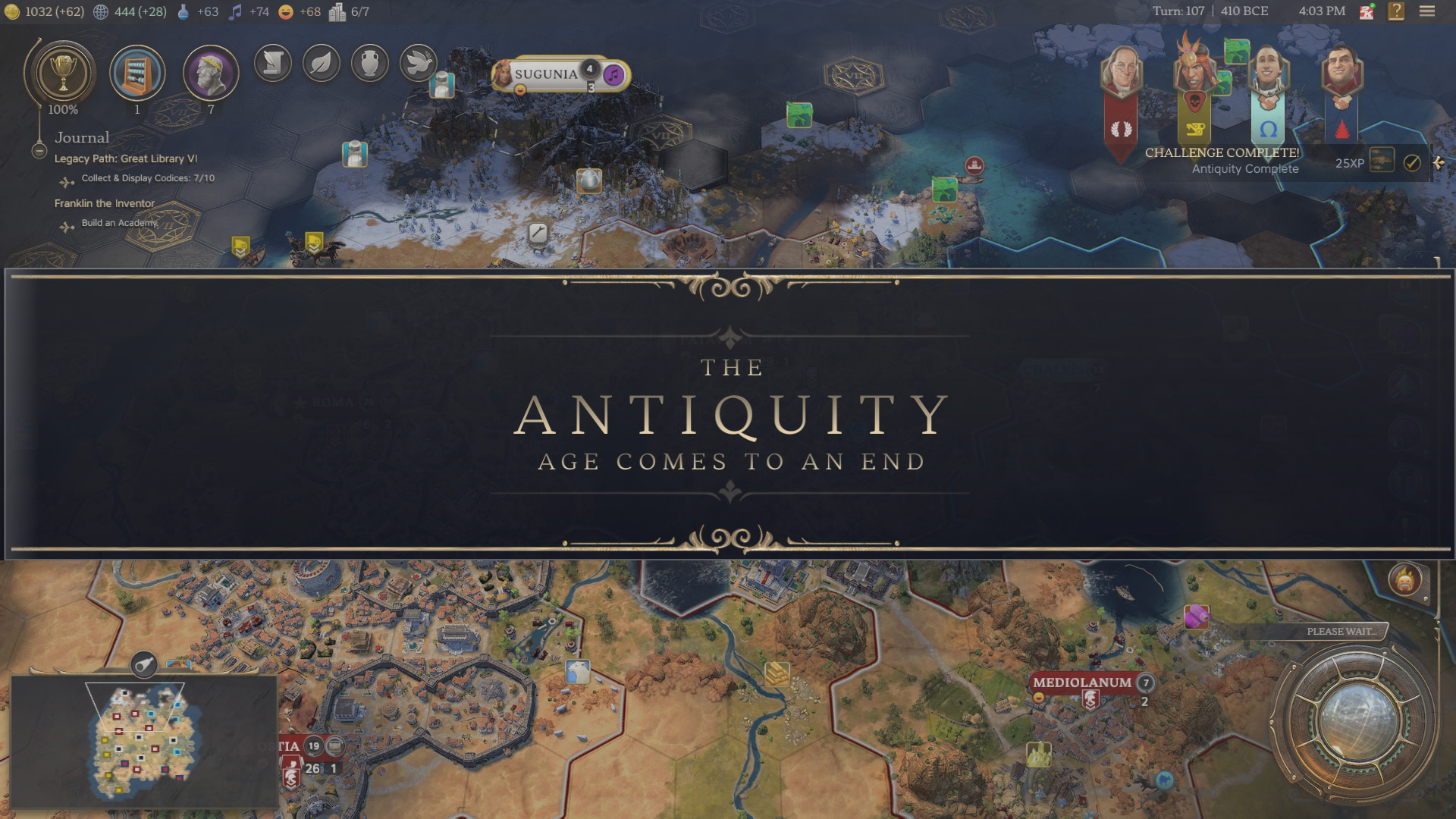Open the leaf resources icon

(322, 63)
